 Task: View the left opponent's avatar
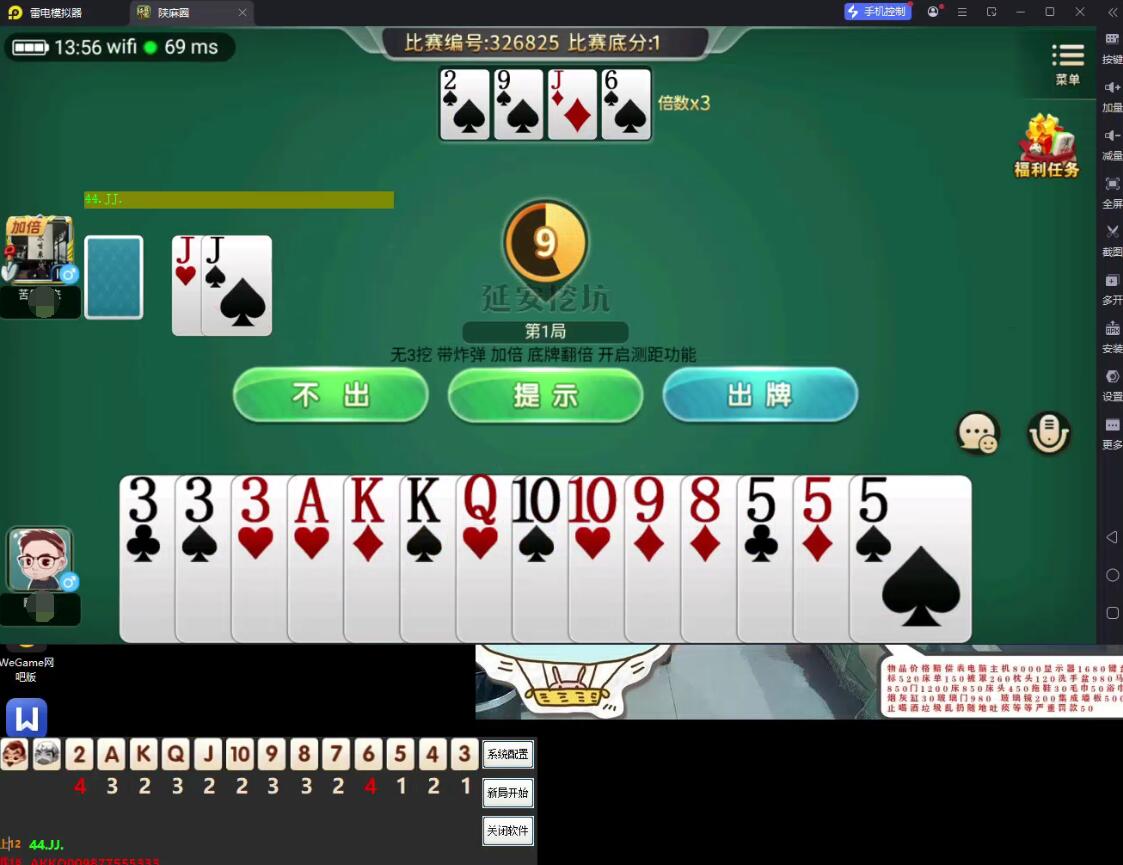click(41, 249)
